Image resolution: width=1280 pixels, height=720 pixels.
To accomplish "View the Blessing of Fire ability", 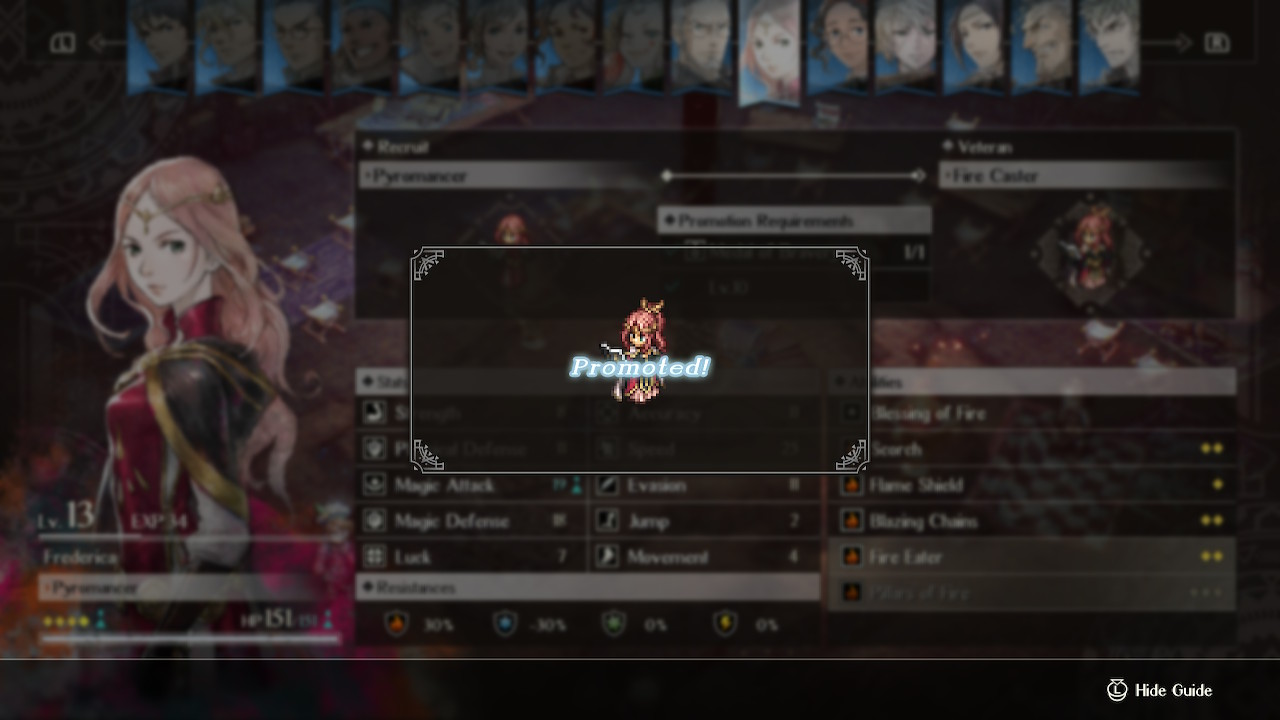I will coord(1030,413).
